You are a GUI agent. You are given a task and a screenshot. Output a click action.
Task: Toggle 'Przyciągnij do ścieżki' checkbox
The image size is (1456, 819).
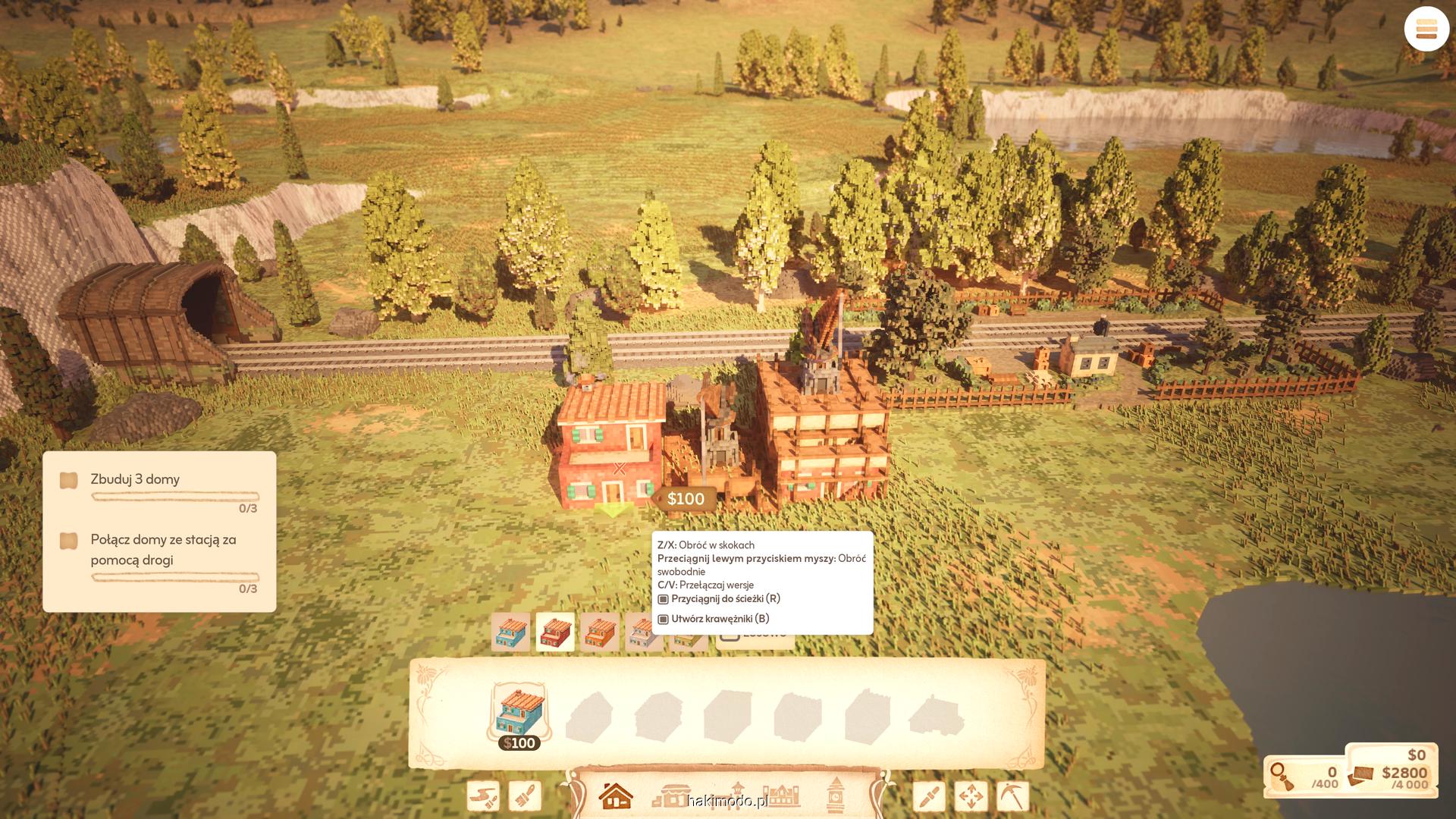click(664, 599)
